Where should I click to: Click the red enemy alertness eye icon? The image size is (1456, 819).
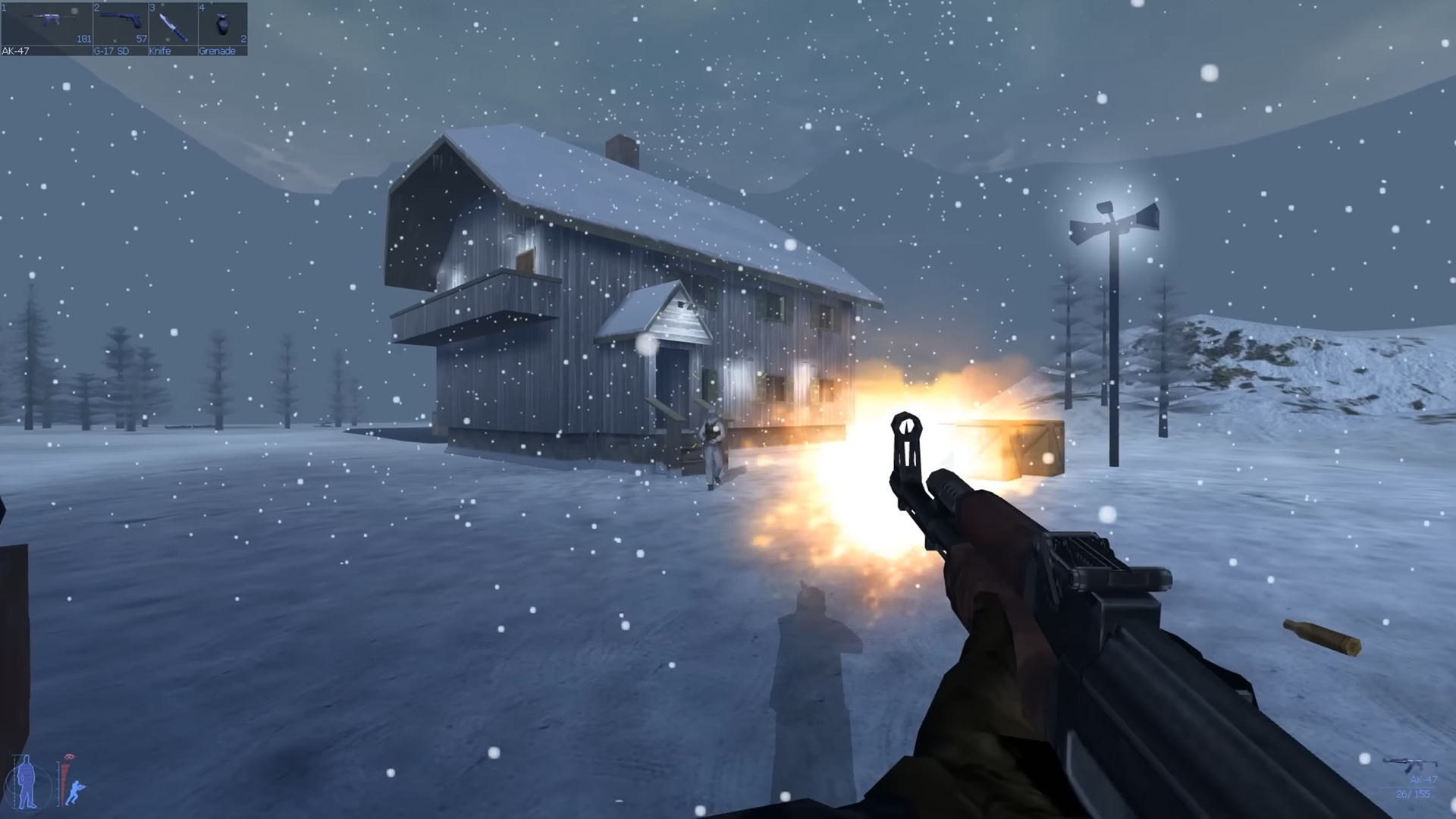click(x=69, y=756)
